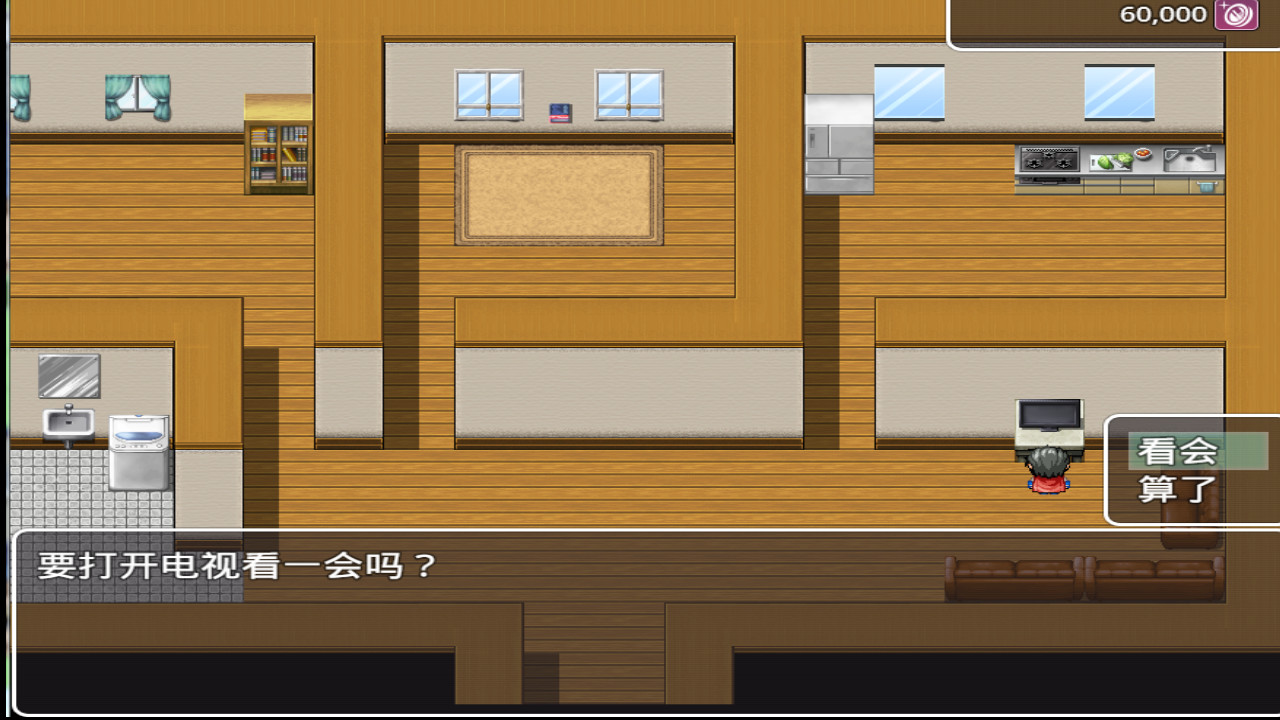Click the rug in the center room
Viewport: 1280px width, 720px height.
(558, 197)
